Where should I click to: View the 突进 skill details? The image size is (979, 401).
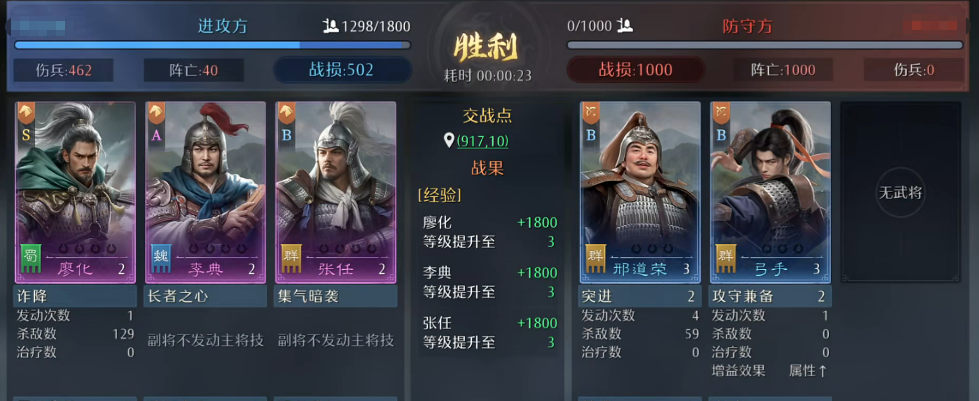tap(640, 296)
